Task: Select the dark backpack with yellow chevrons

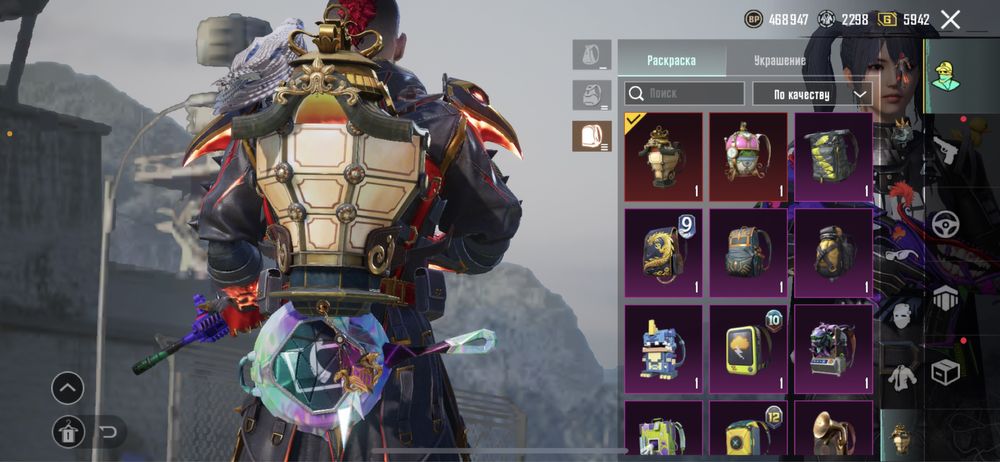Action: 833,157
